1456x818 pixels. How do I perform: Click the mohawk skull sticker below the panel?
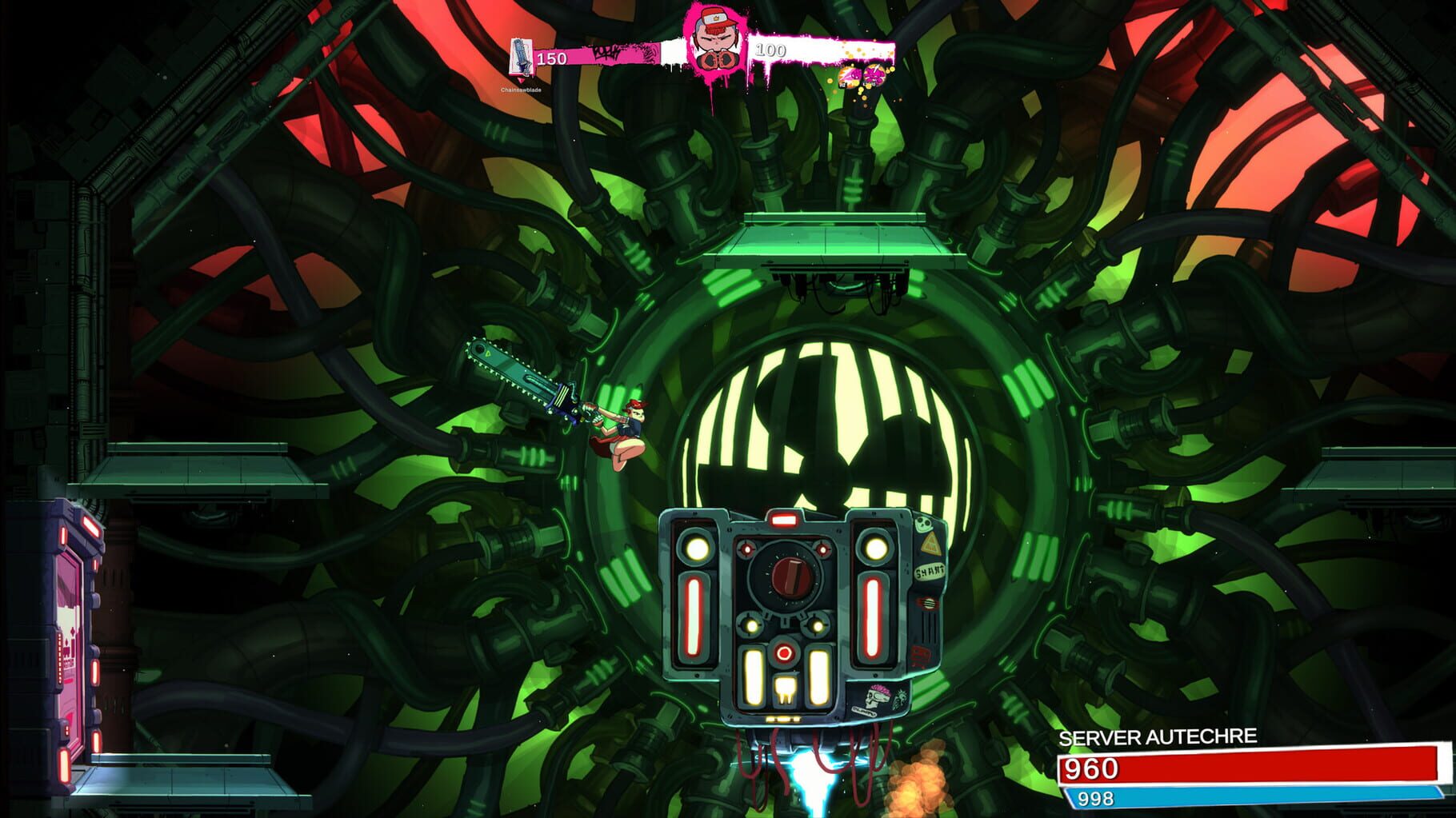(876, 697)
